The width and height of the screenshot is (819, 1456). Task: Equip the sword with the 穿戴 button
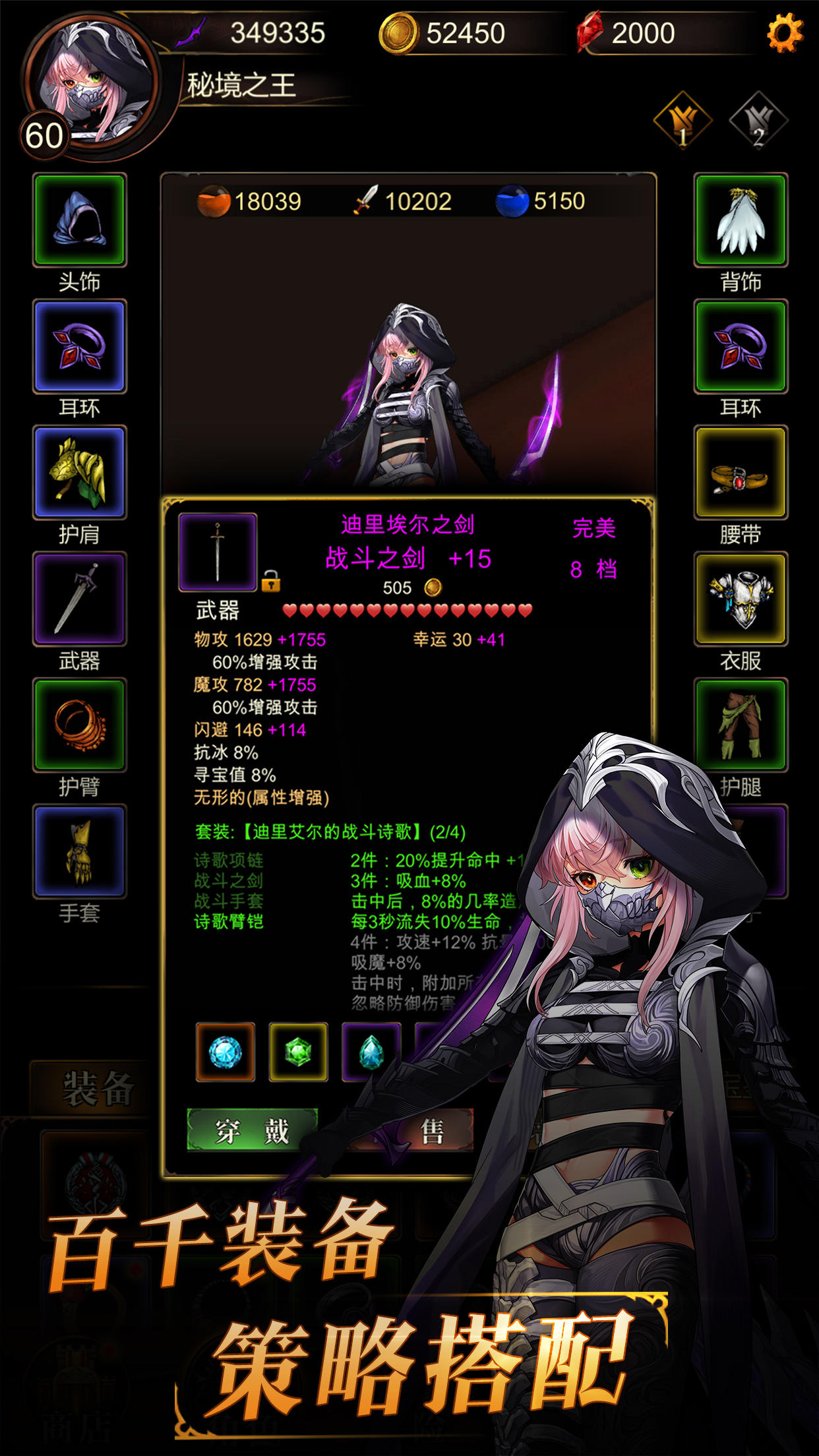click(x=253, y=1130)
